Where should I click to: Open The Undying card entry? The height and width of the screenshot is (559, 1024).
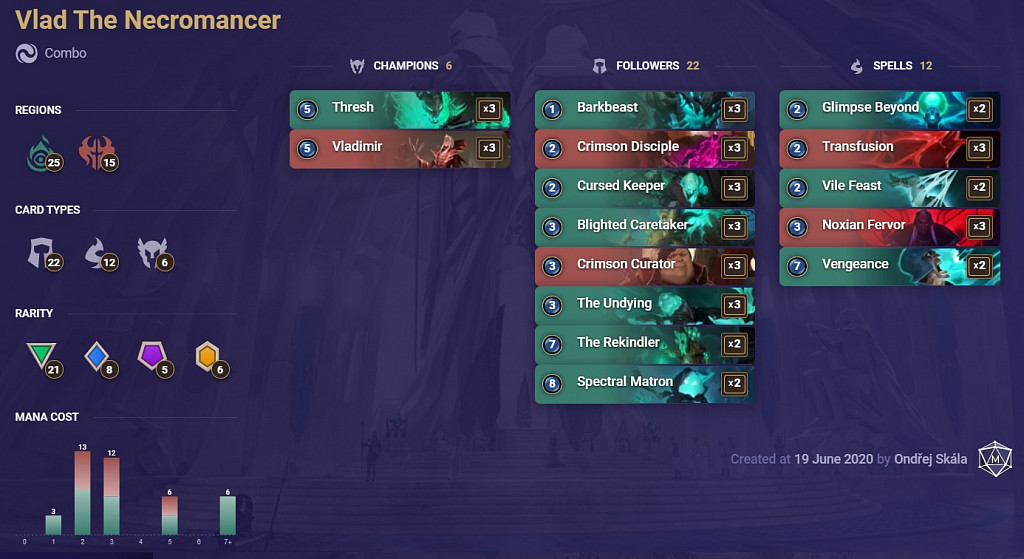pos(644,304)
